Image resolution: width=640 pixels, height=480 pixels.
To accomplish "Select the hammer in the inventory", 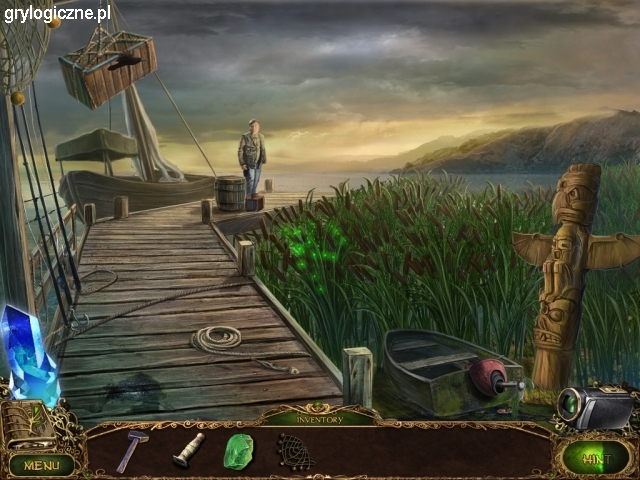I will pos(131,451).
